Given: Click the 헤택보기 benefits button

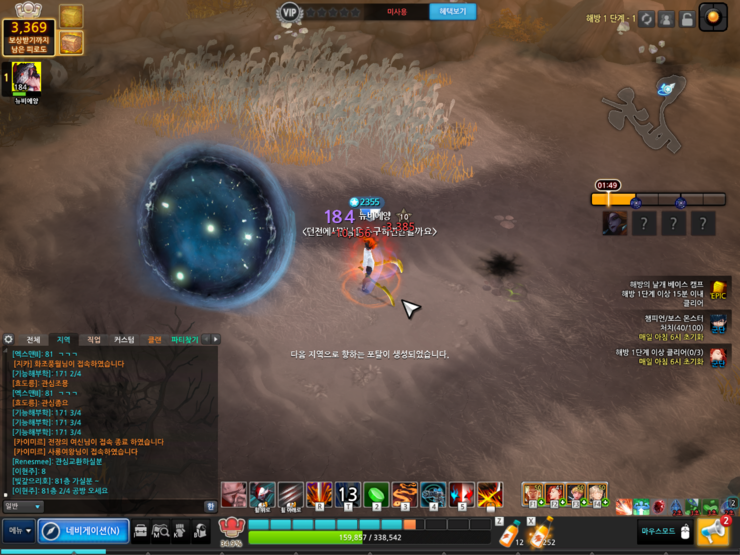Looking at the screenshot, I should click(x=452, y=12).
